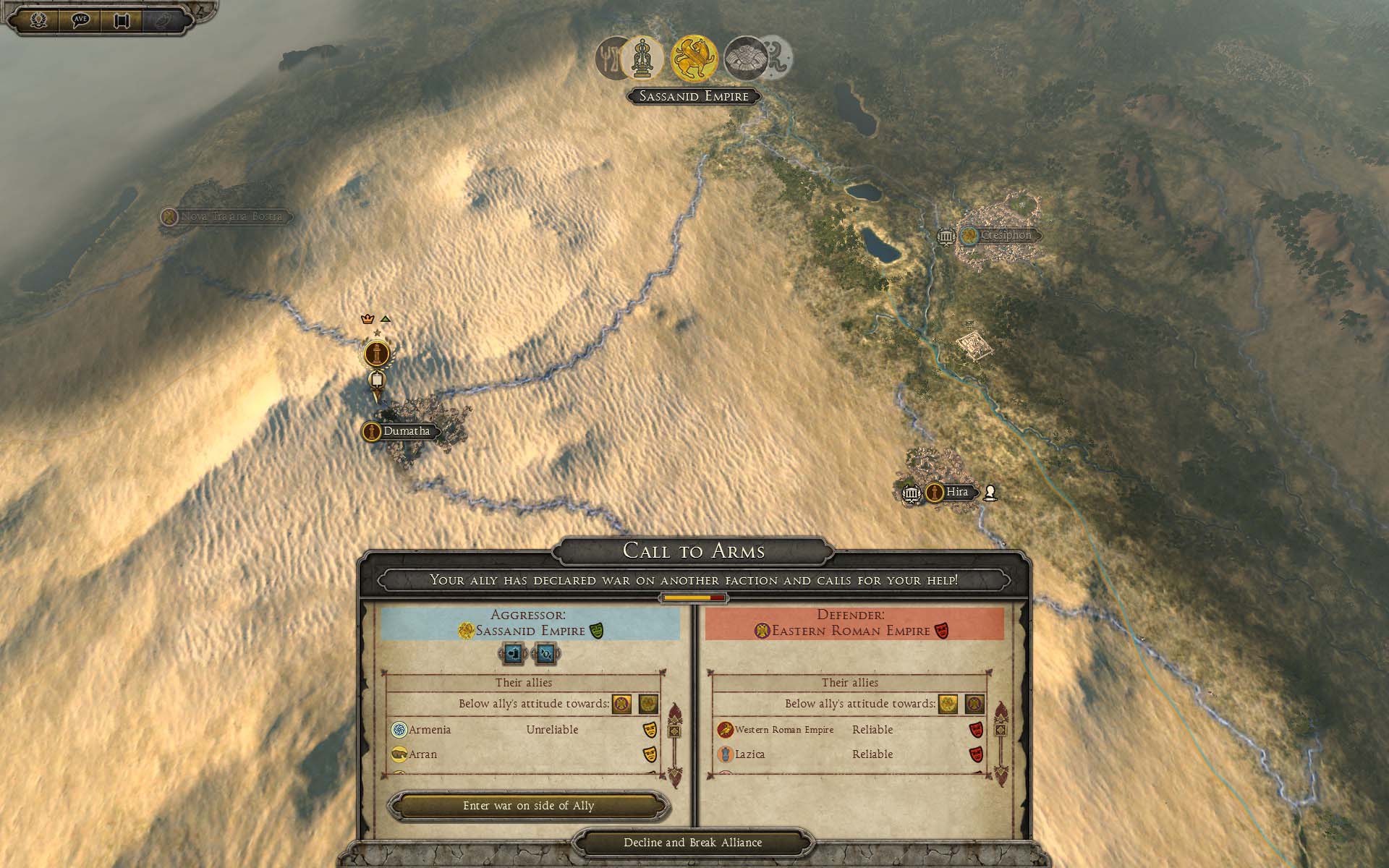1389x868 pixels.
Task: Select the Dumatha settlement label
Action: point(405,431)
